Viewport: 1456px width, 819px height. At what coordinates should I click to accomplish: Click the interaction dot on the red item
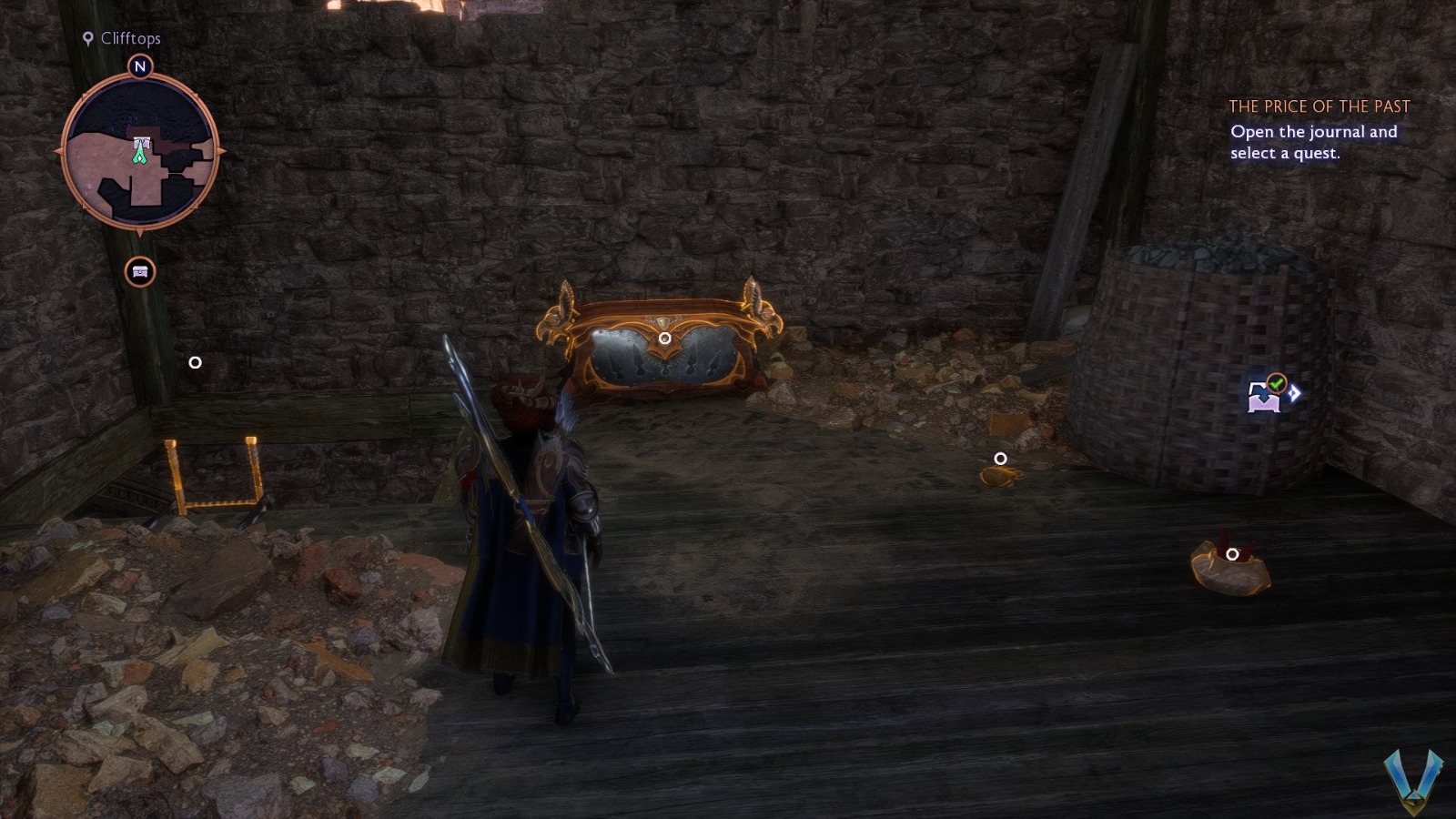pyautogui.click(x=1231, y=553)
